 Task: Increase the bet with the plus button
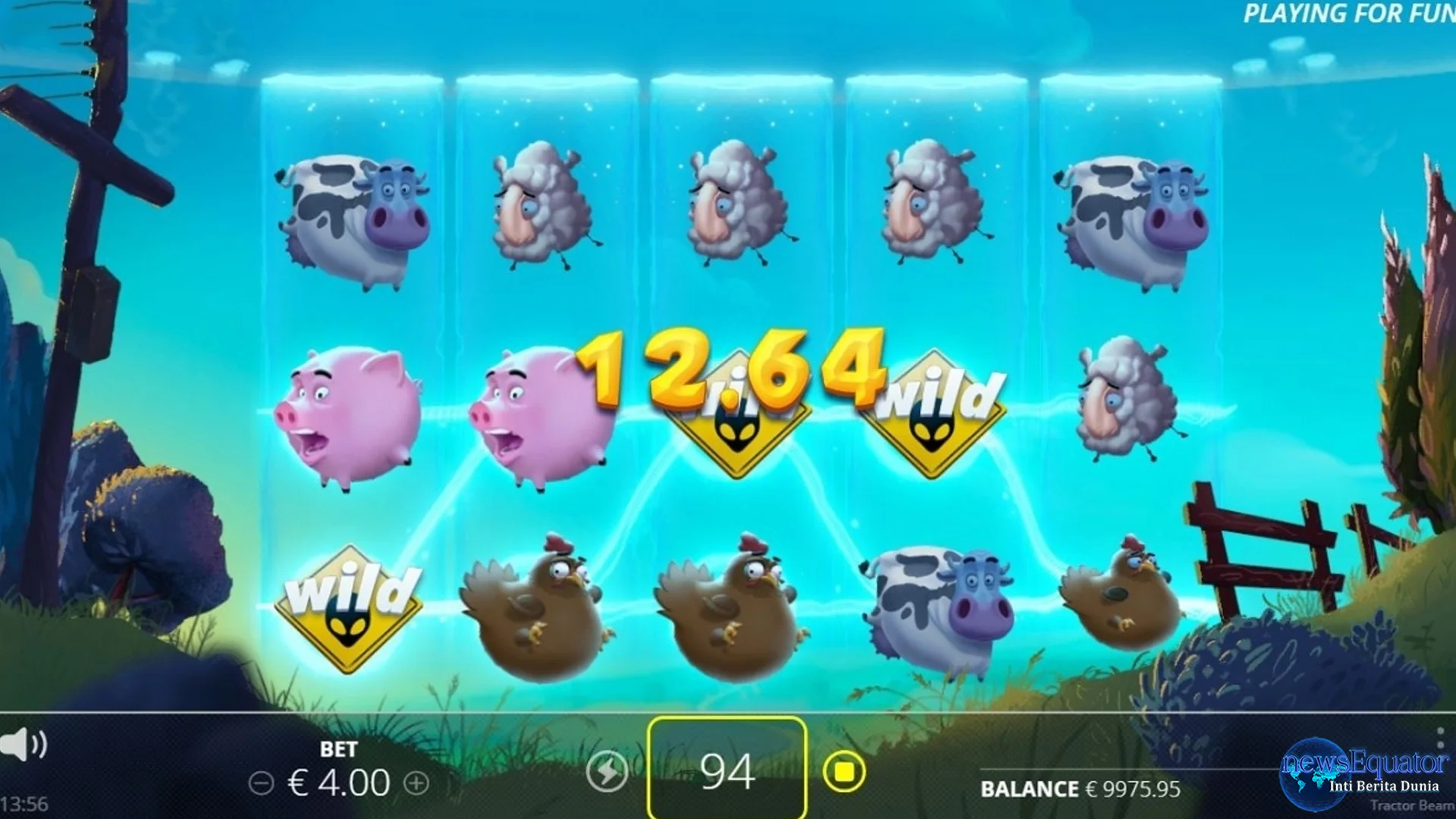pos(416,783)
